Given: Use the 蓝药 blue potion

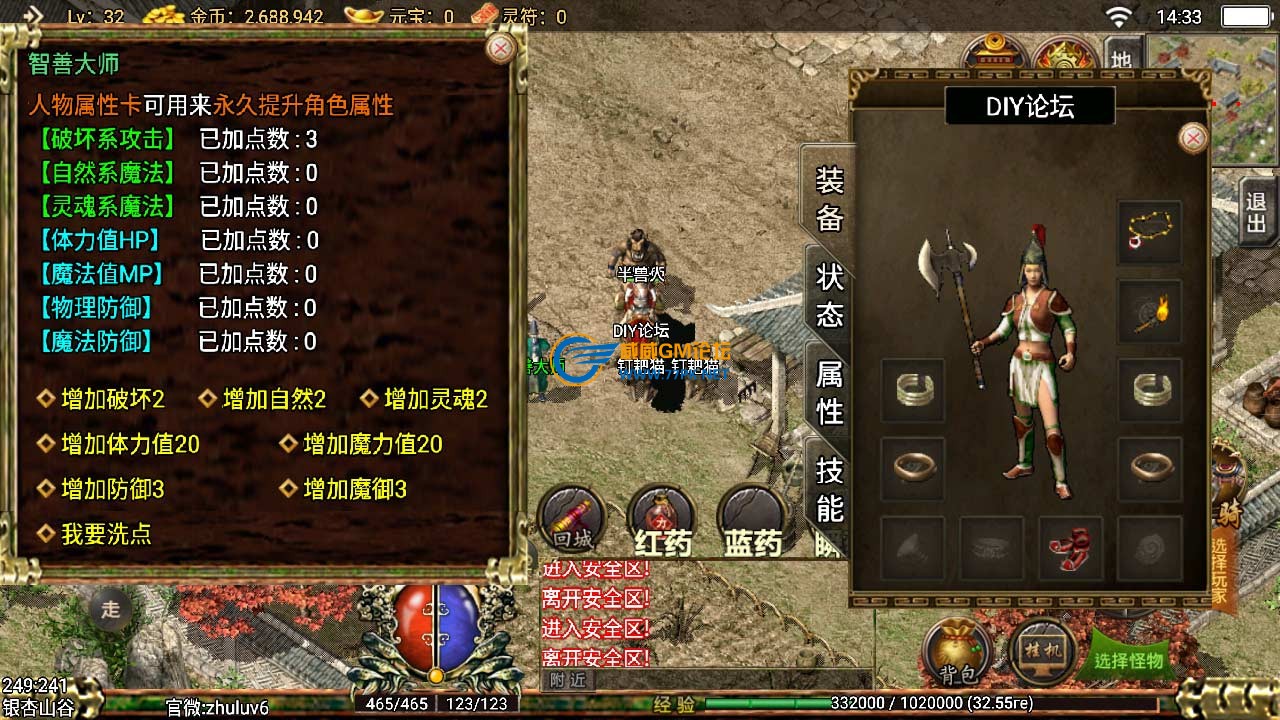Looking at the screenshot, I should click(752, 520).
